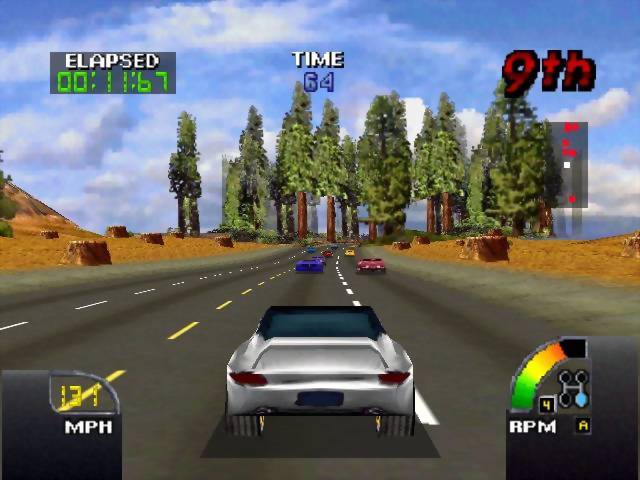Click the track progress minimap
Screen dimensions: 640x480
click(x=571, y=164)
